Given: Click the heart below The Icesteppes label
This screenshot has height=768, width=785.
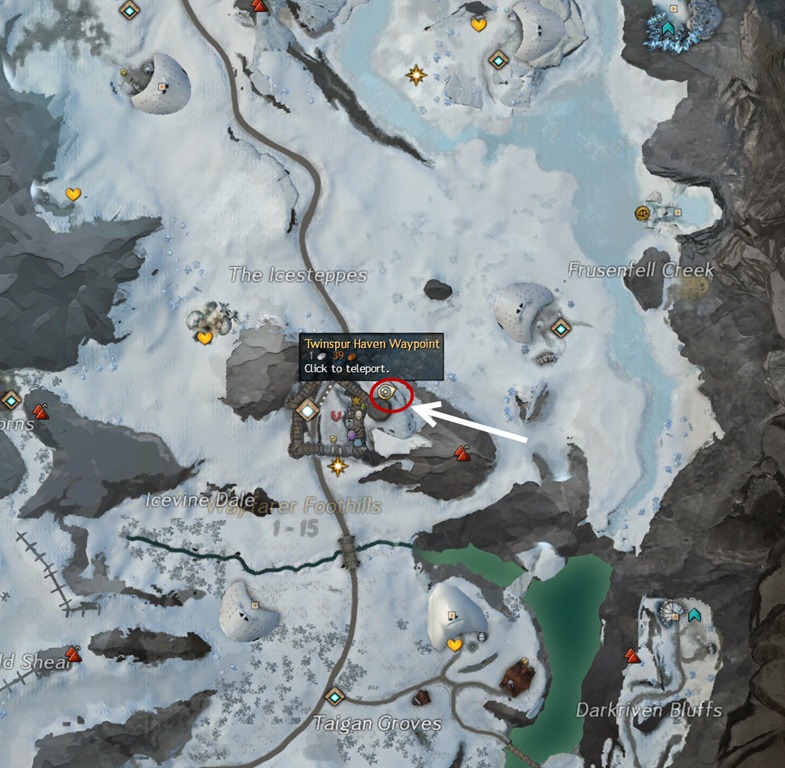Looking at the screenshot, I should point(205,338).
